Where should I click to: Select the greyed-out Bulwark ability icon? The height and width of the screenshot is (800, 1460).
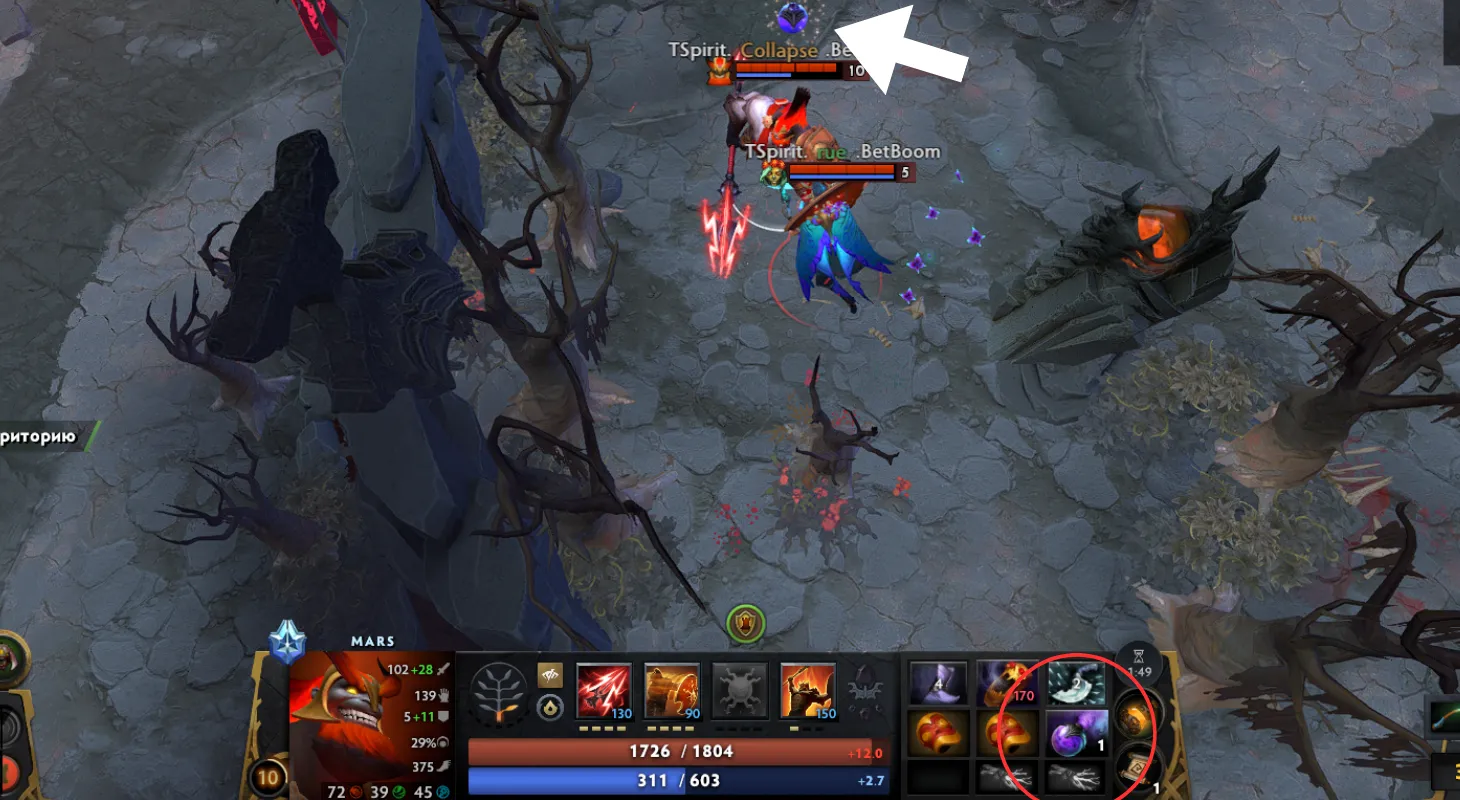coord(740,689)
